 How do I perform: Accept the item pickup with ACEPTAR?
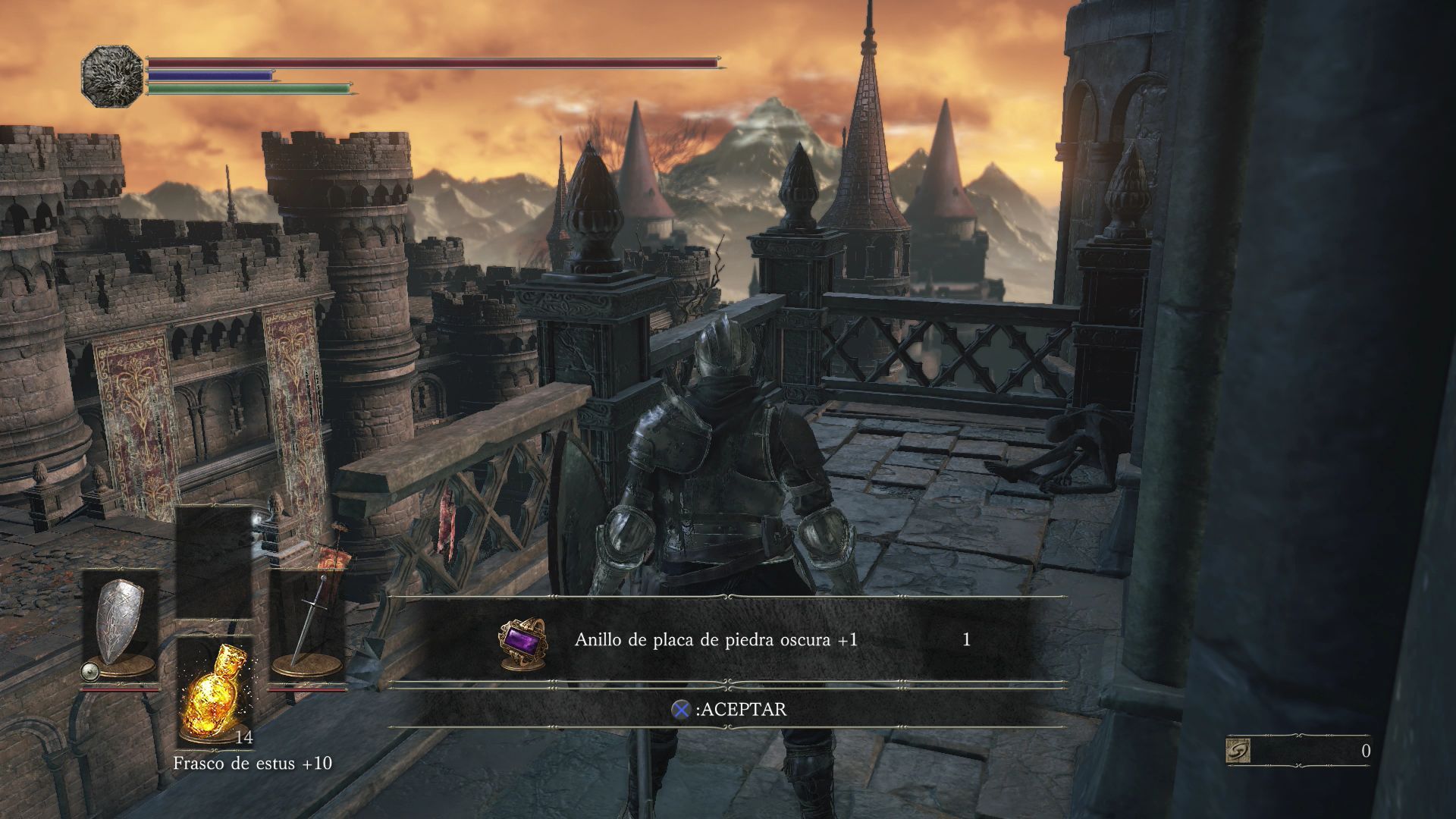point(729,709)
